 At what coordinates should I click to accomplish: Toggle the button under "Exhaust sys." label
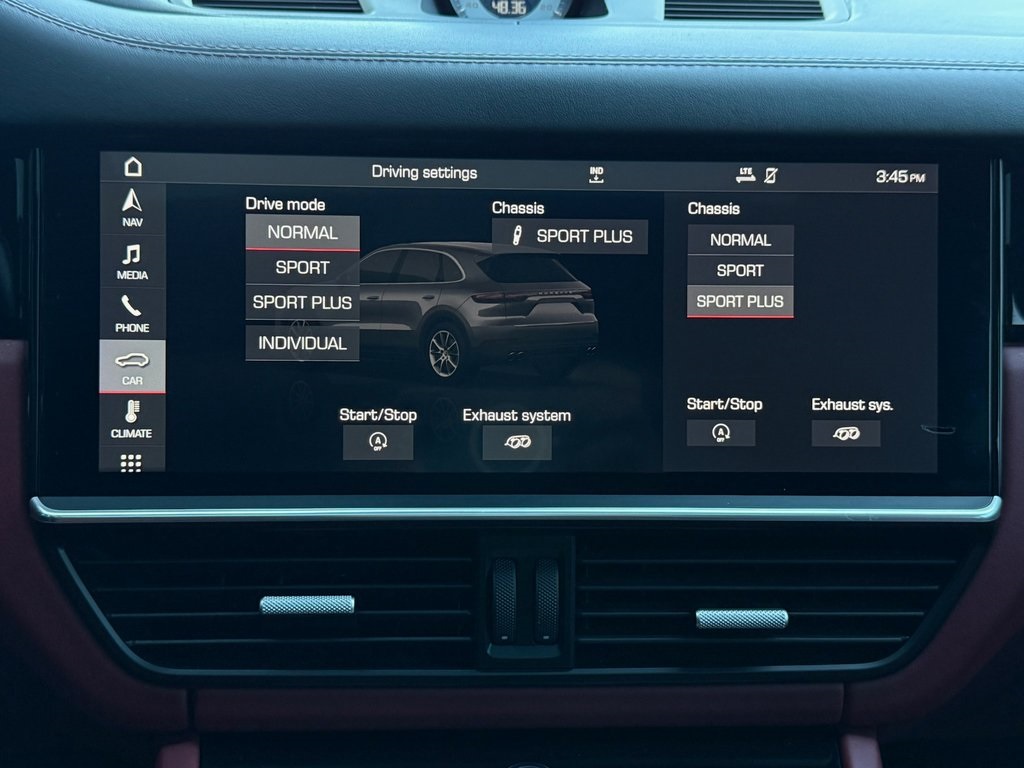click(x=846, y=433)
